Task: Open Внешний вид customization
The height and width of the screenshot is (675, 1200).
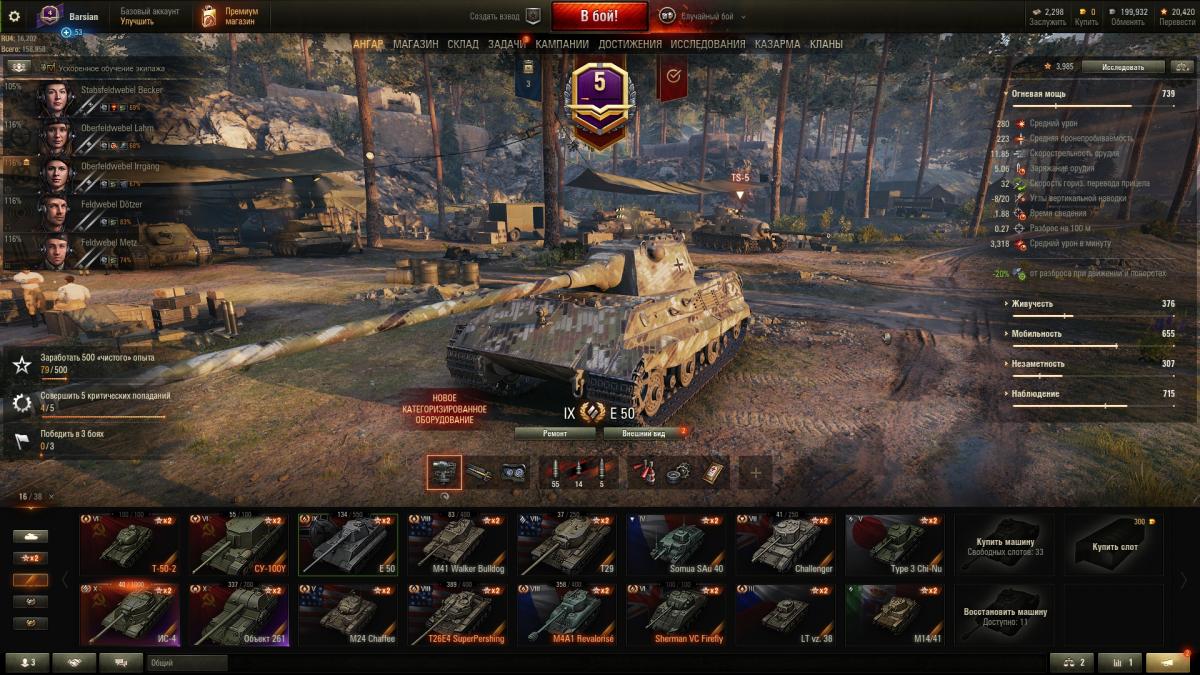Action: [x=643, y=433]
